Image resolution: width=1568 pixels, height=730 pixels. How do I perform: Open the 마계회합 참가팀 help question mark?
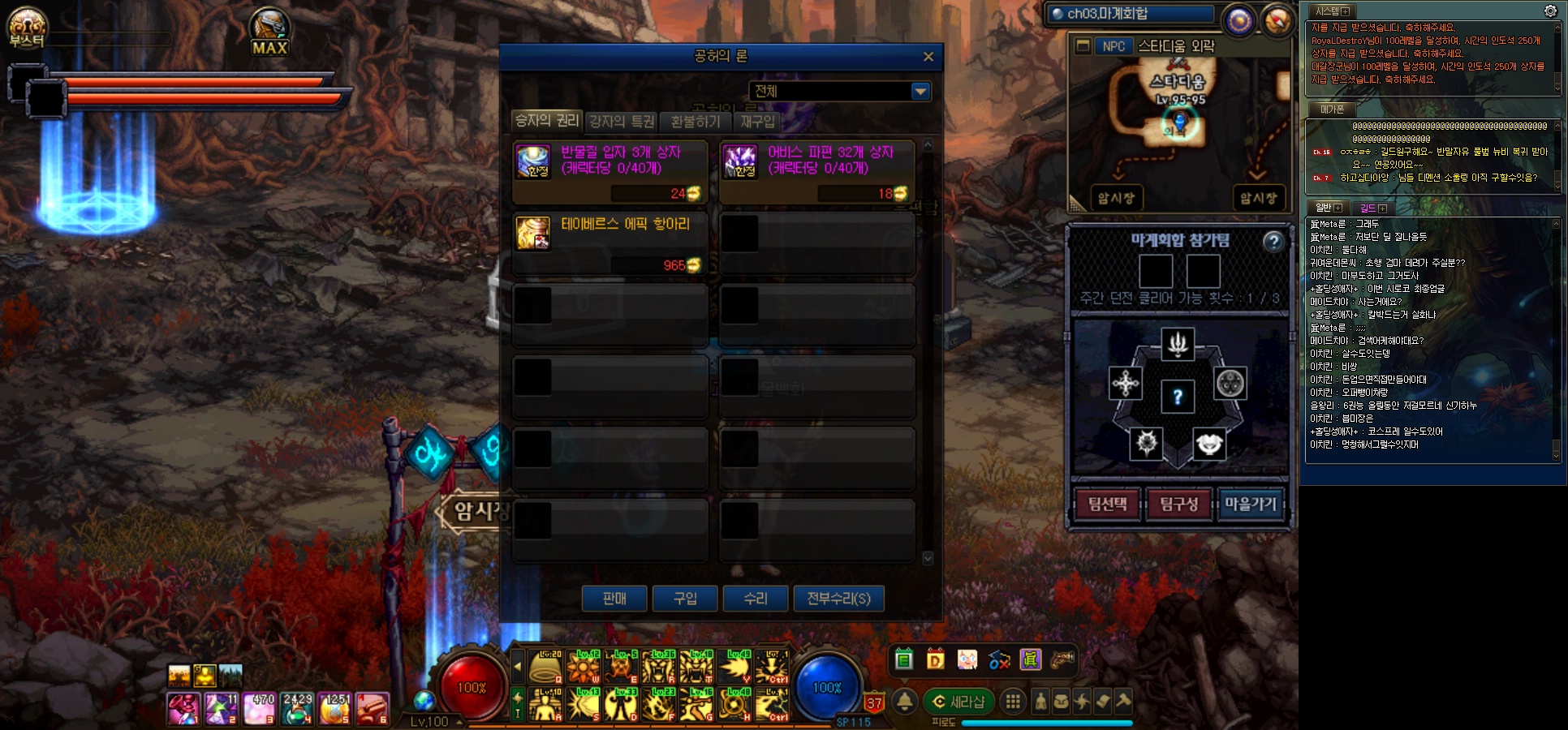1273,241
